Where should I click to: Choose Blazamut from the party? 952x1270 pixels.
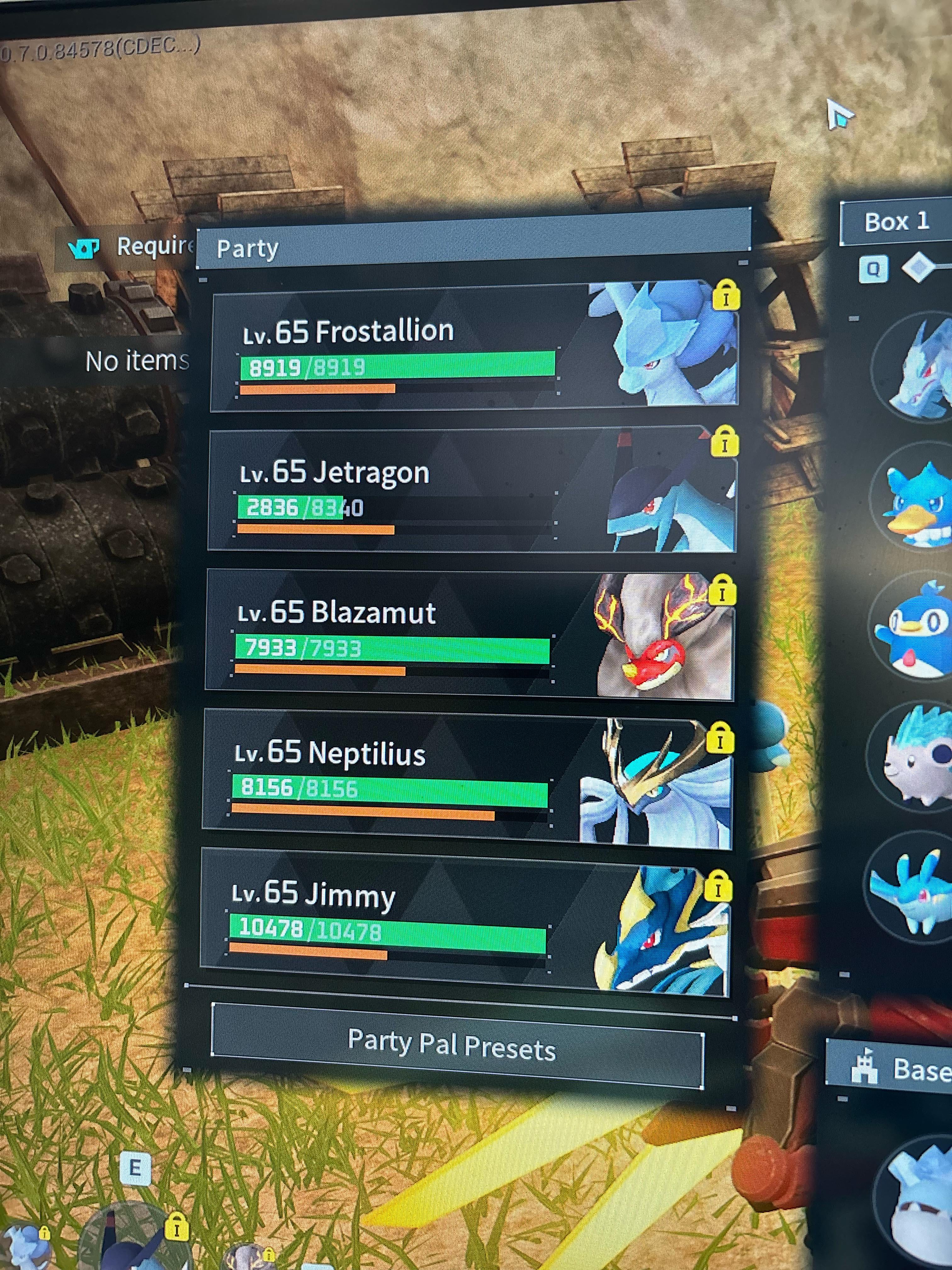[x=469, y=634]
